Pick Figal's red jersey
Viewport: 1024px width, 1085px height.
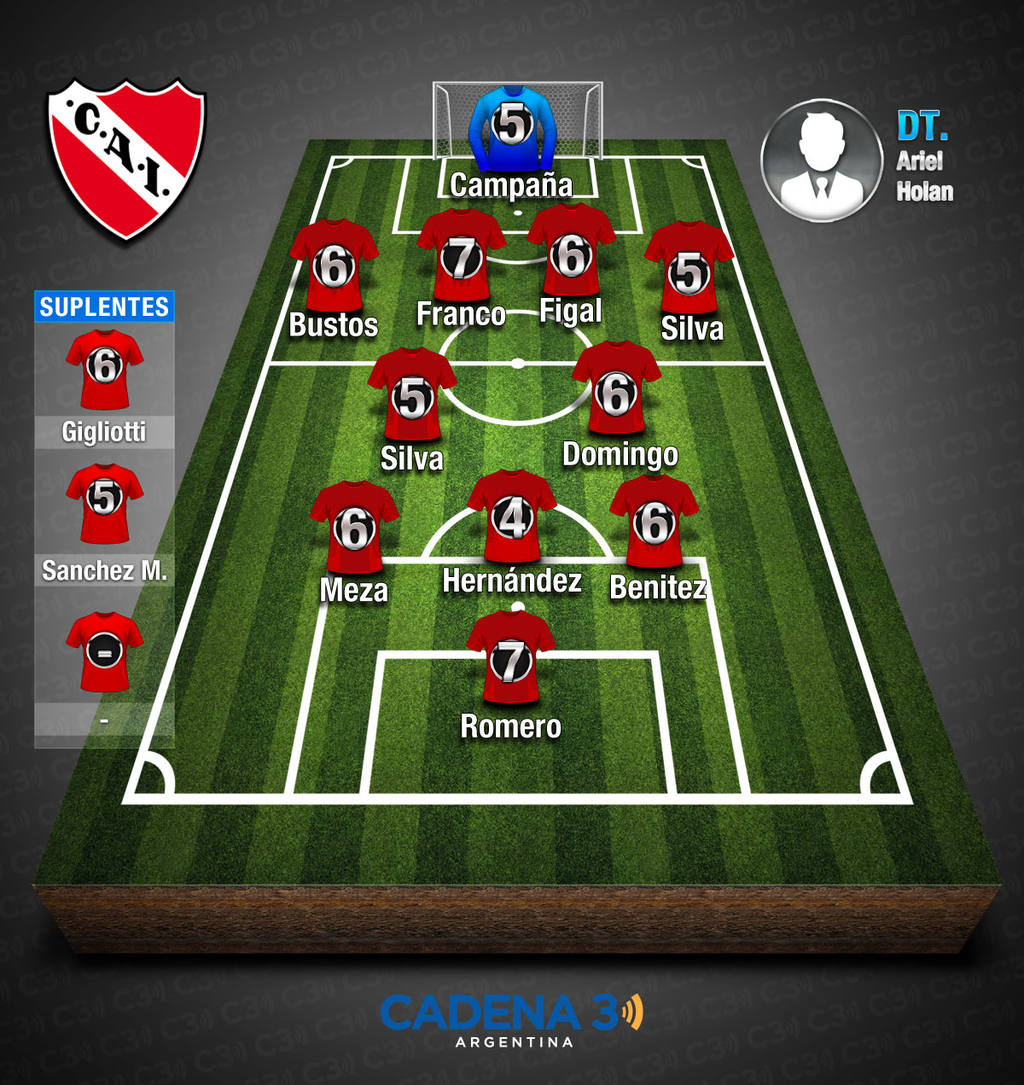click(x=571, y=253)
